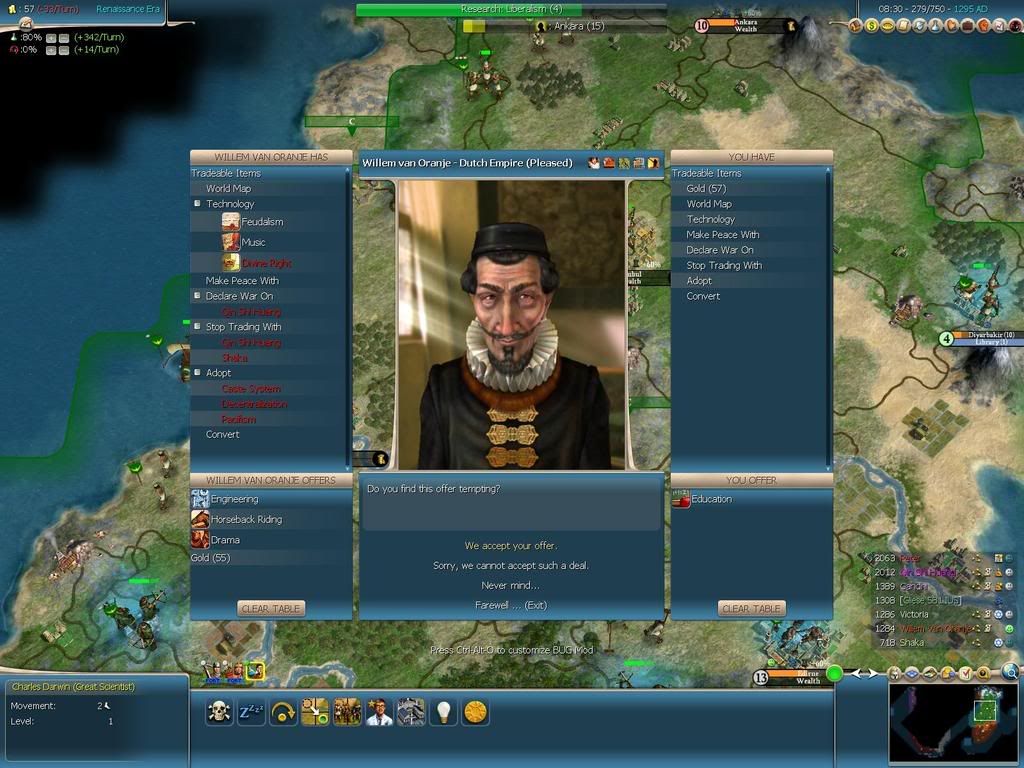Select the 'Never mind...' dialogue reply
The height and width of the screenshot is (768, 1024).
click(x=511, y=585)
